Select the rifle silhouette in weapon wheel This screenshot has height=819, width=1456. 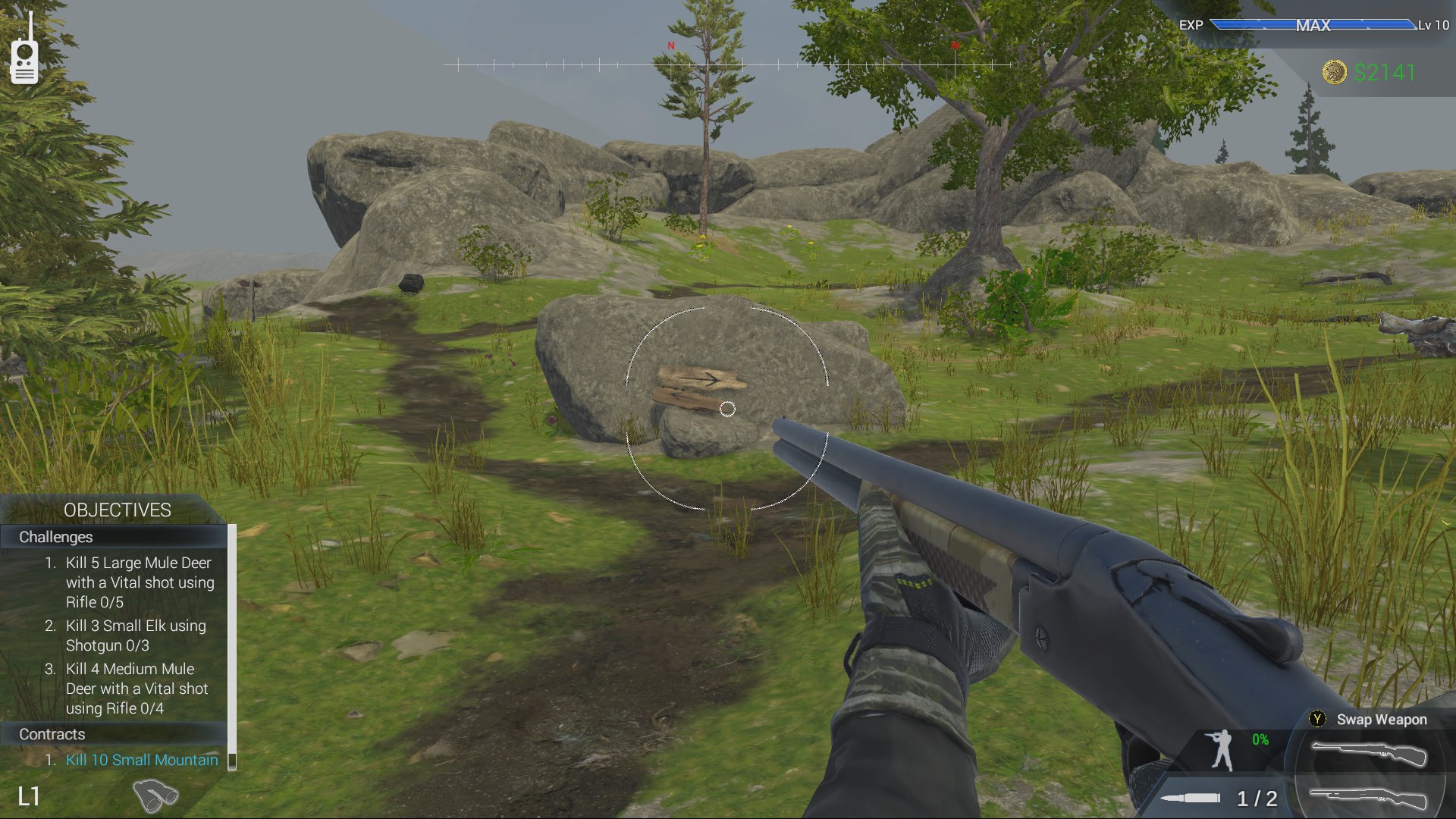1370,752
